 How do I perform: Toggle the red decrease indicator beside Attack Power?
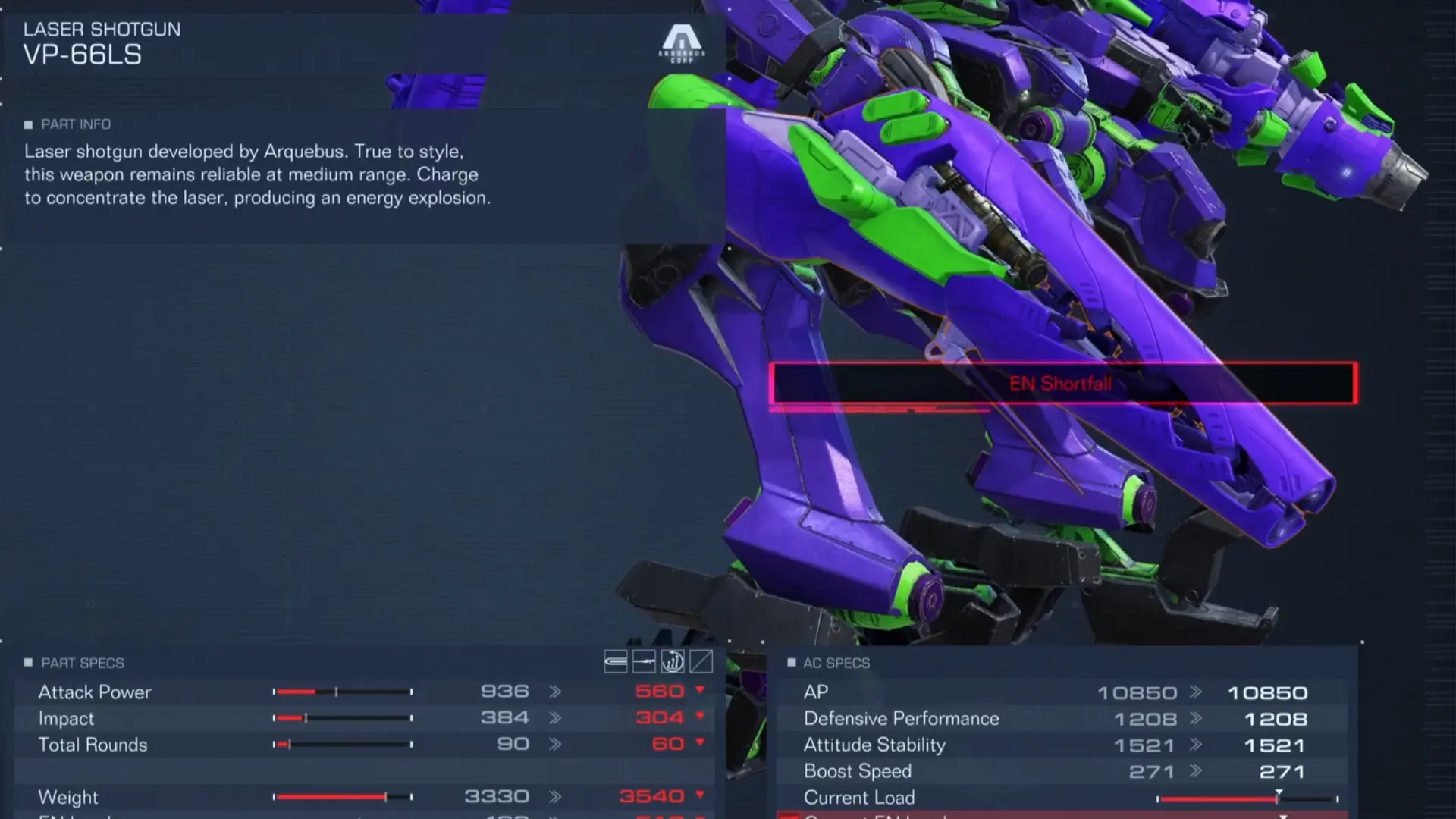coord(699,692)
